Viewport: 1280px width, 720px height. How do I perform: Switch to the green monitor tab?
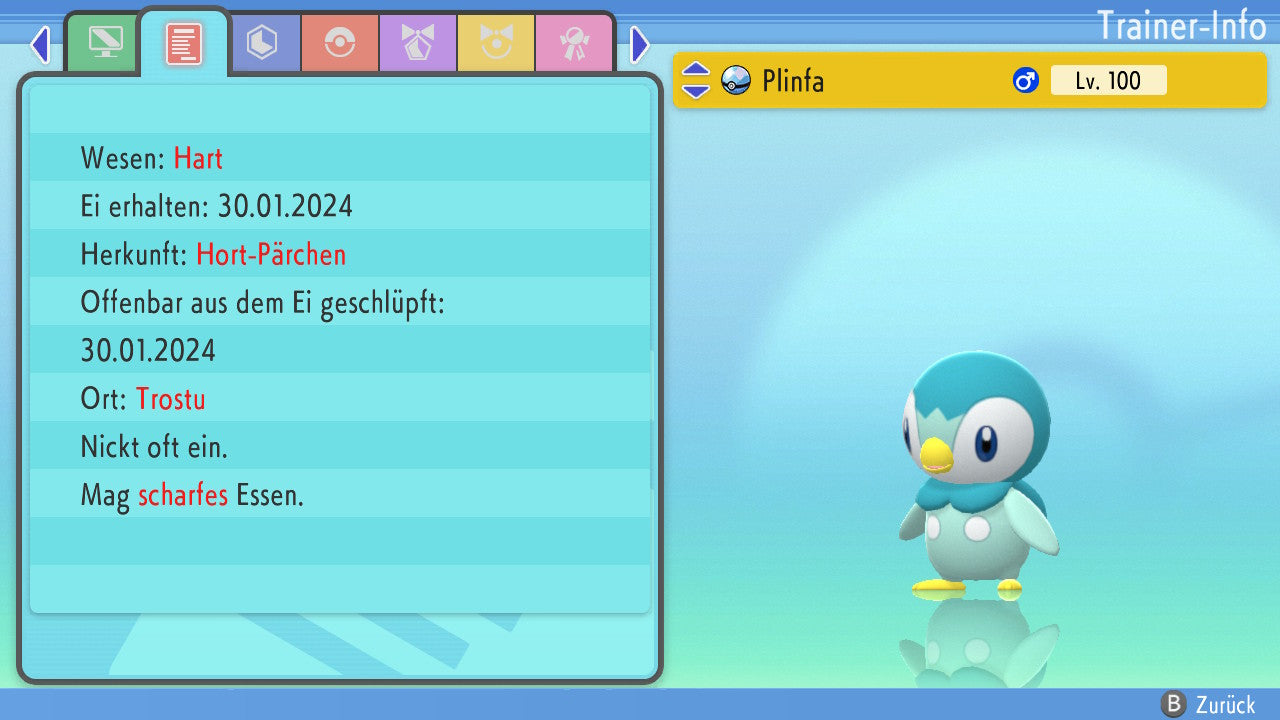click(105, 43)
